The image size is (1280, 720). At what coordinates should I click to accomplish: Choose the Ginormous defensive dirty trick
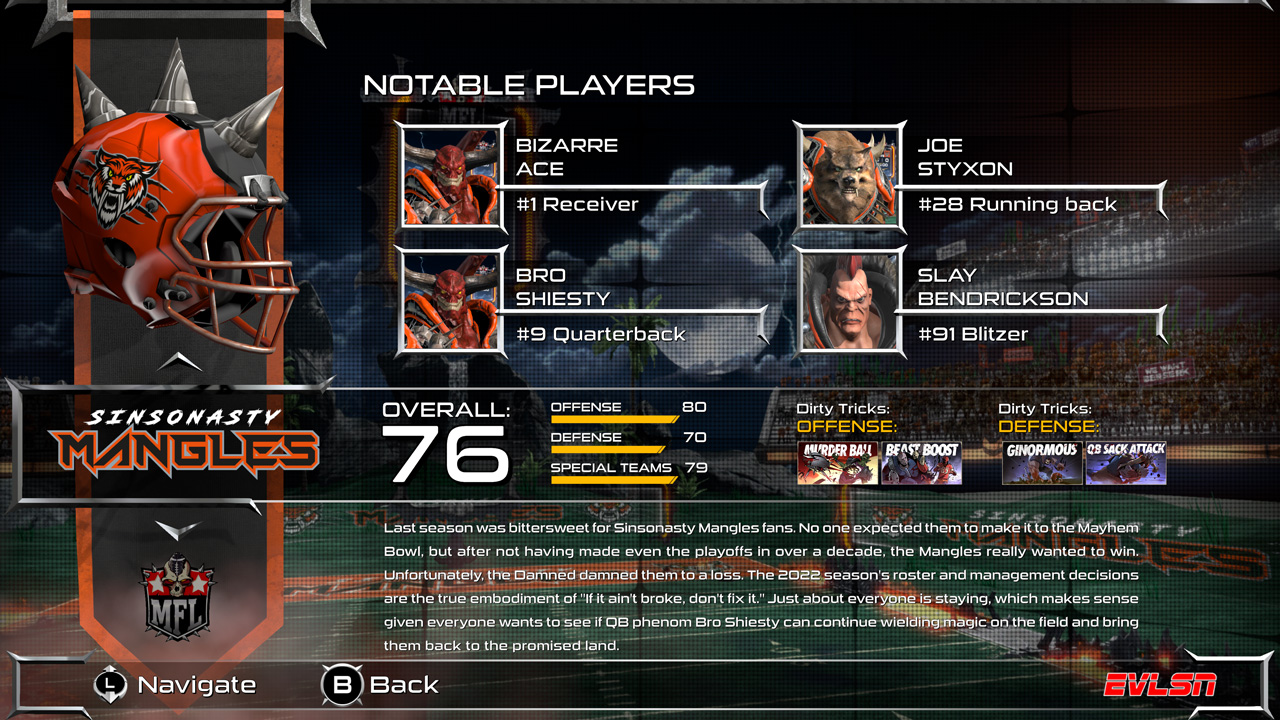[x=1043, y=464]
